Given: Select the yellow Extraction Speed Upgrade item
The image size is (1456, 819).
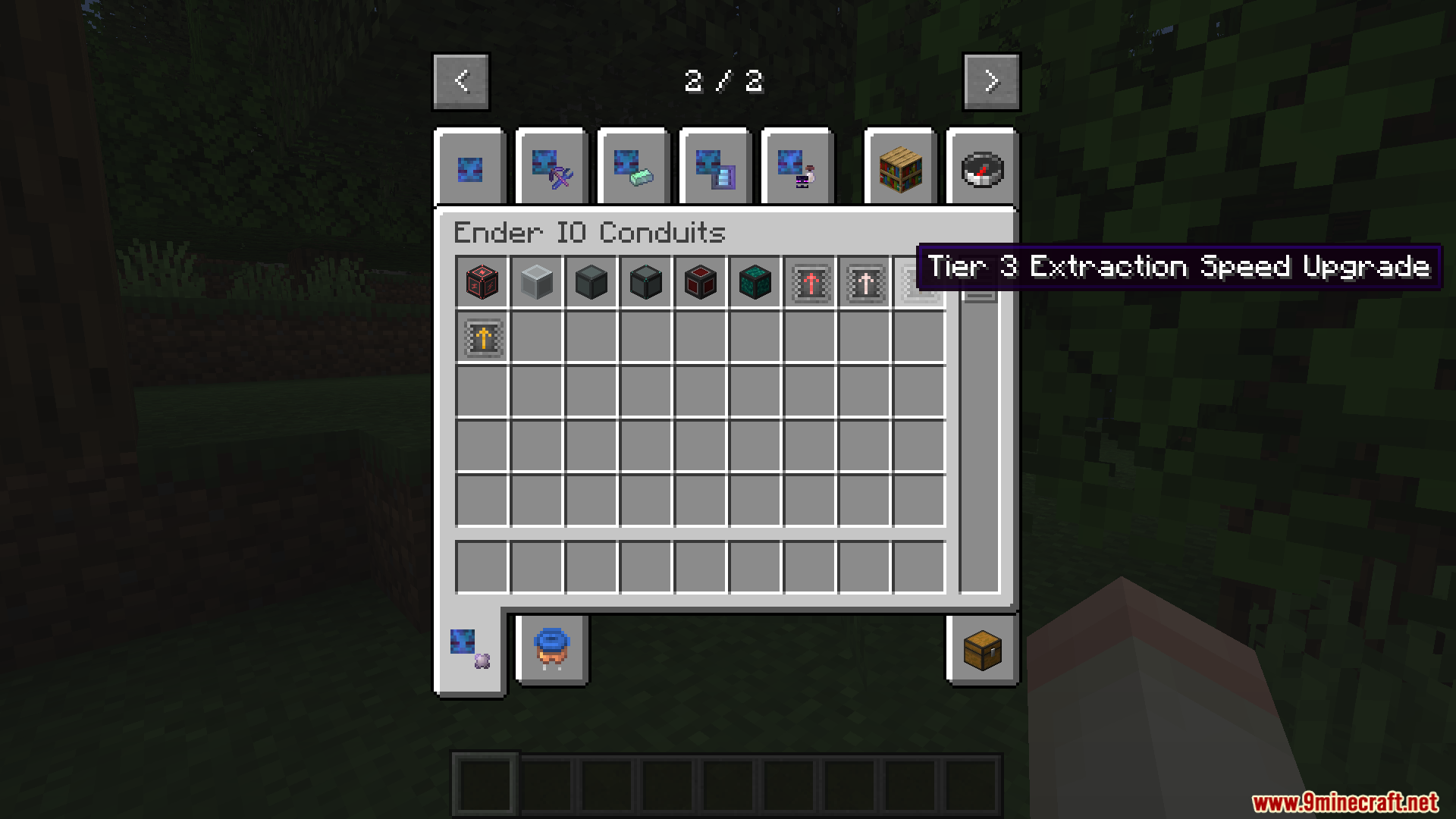Looking at the screenshot, I should tap(482, 337).
